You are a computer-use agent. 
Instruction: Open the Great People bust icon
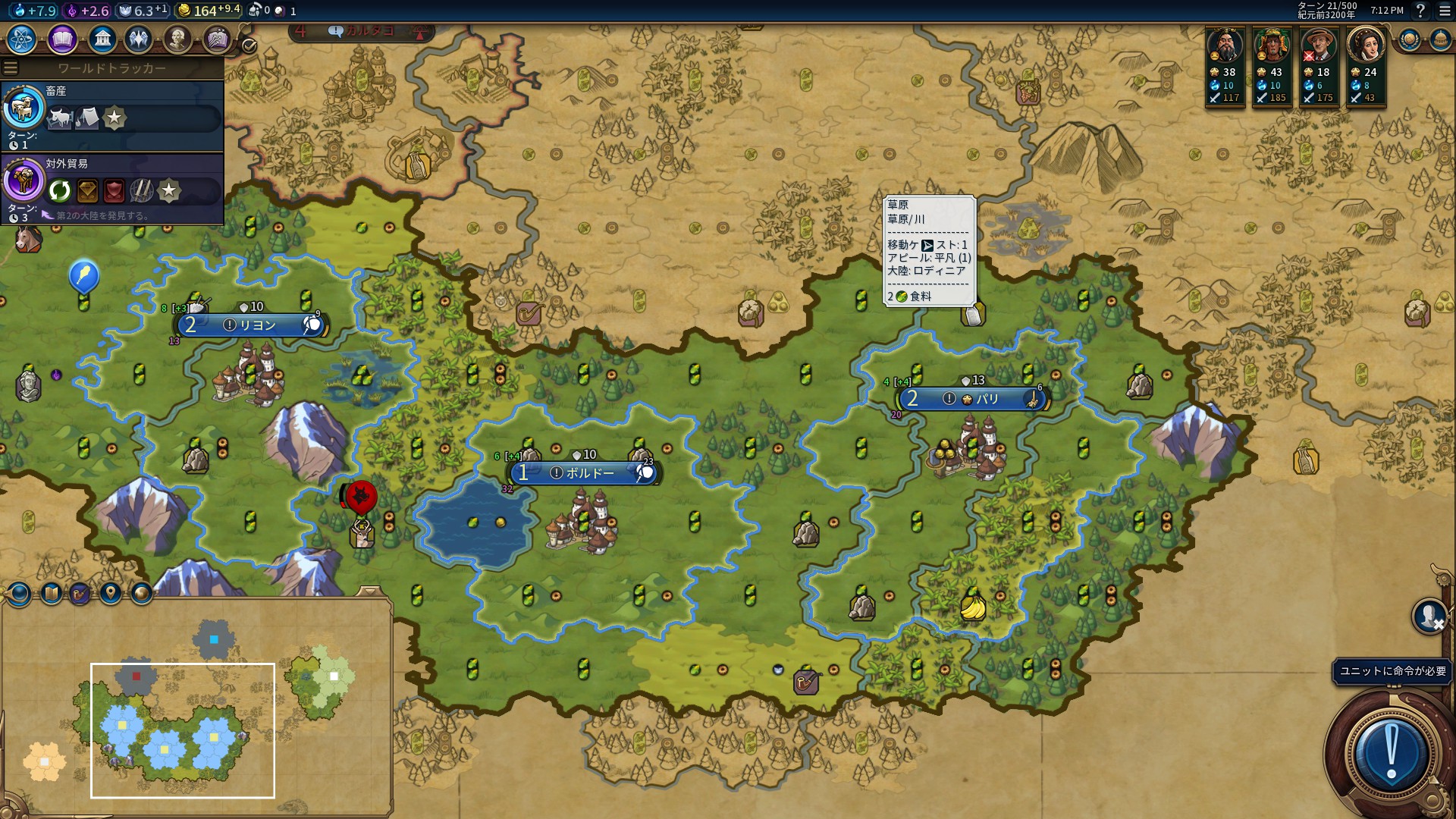177,39
